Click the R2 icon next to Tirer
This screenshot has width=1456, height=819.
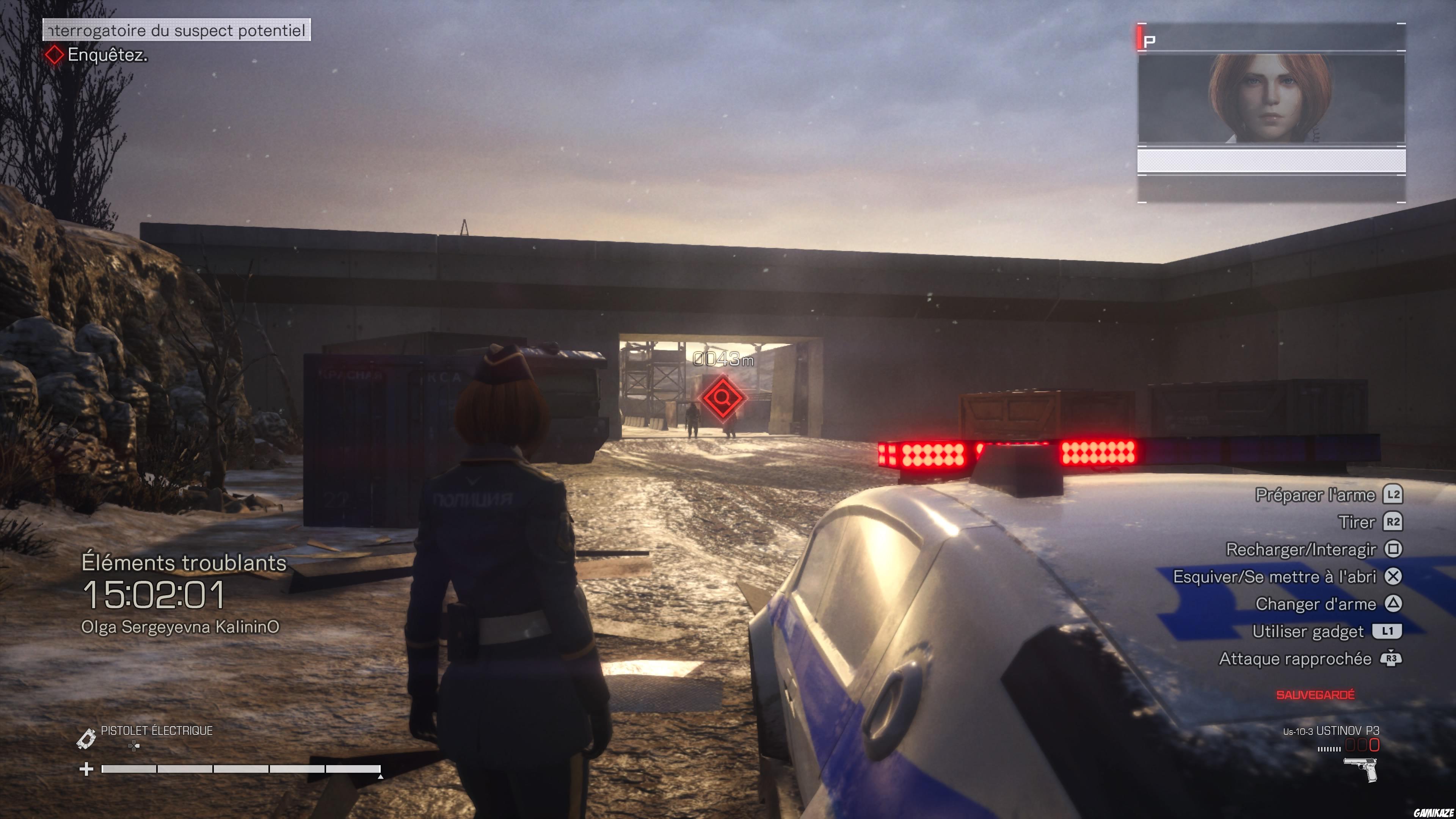pos(1393,522)
